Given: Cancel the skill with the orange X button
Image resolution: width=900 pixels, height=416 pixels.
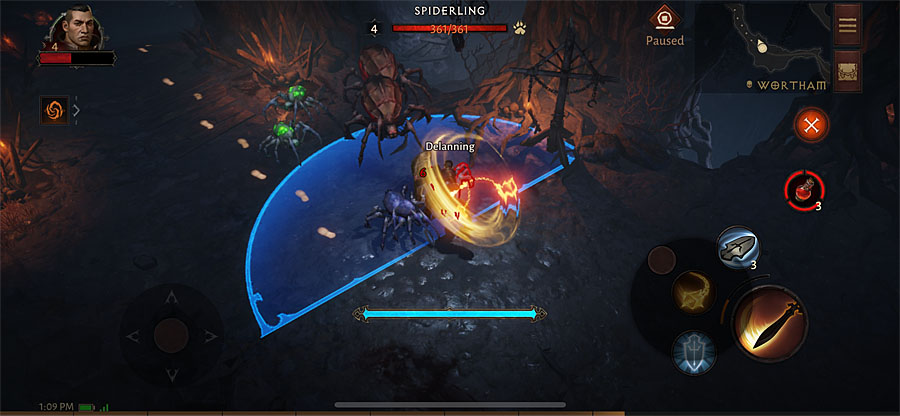Looking at the screenshot, I should click(812, 125).
